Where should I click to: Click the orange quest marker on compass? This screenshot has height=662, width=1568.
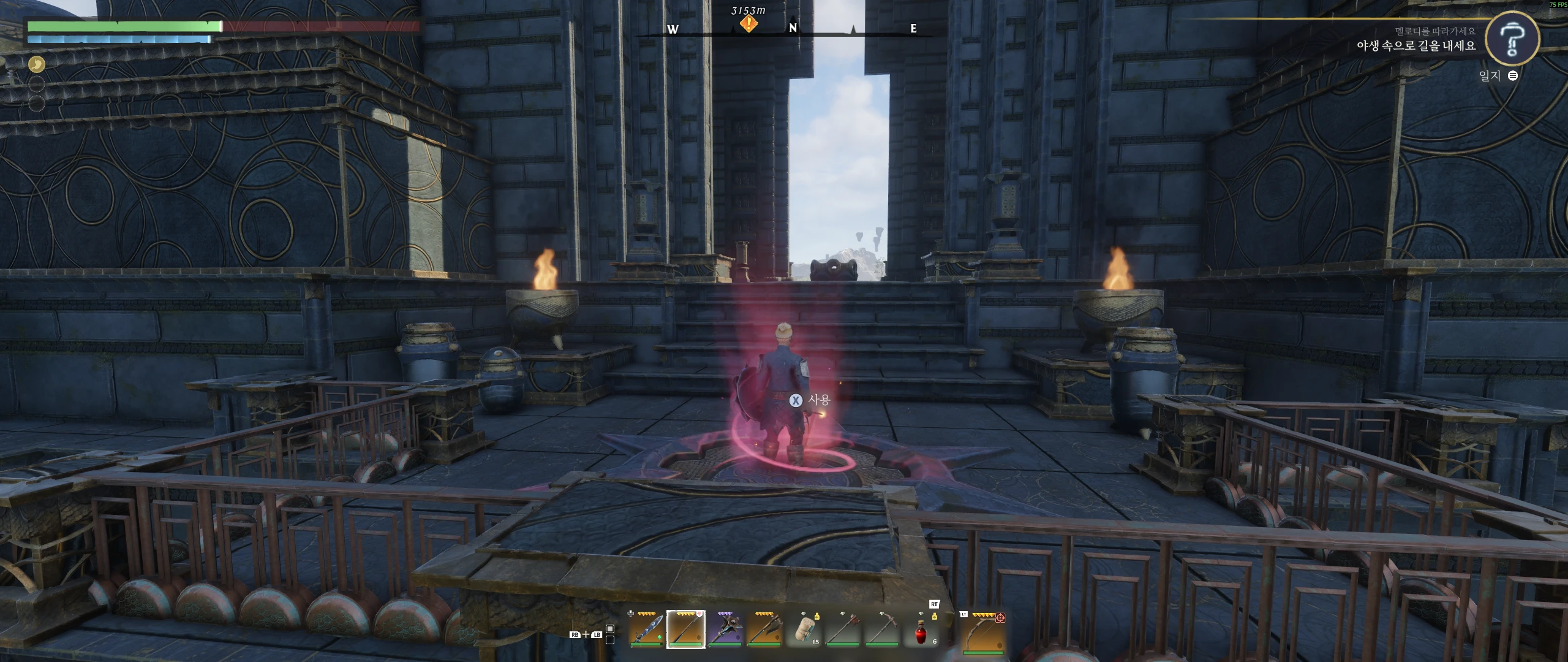pos(748,24)
